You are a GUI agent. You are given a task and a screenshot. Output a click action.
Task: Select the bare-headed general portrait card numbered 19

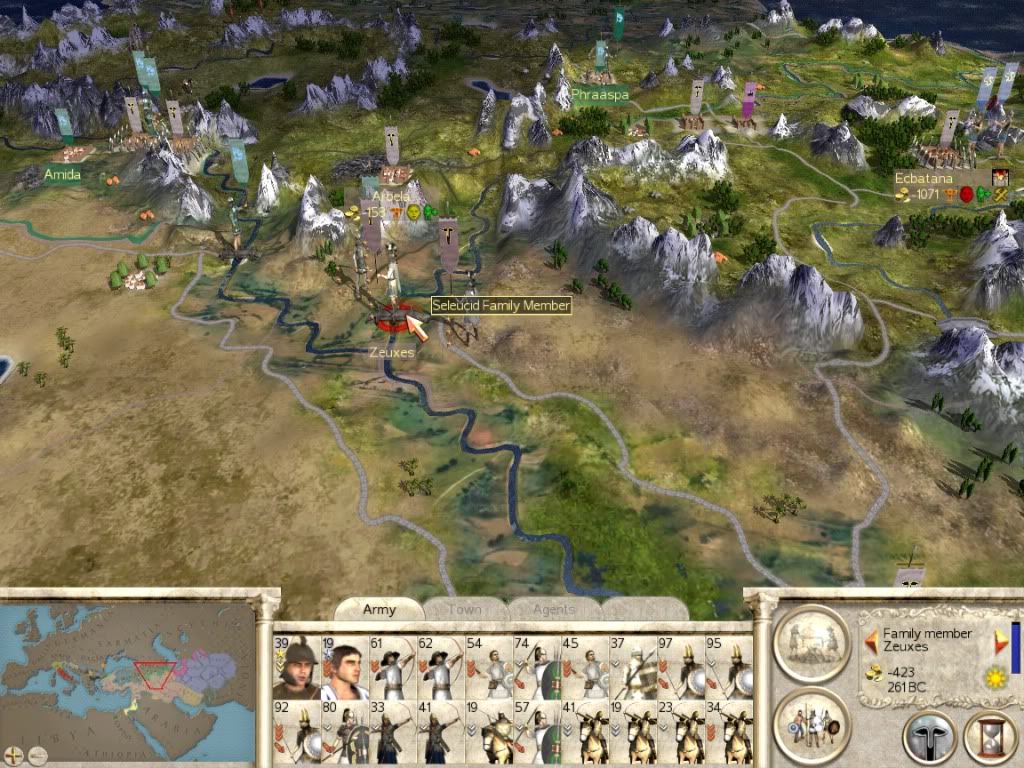344,668
